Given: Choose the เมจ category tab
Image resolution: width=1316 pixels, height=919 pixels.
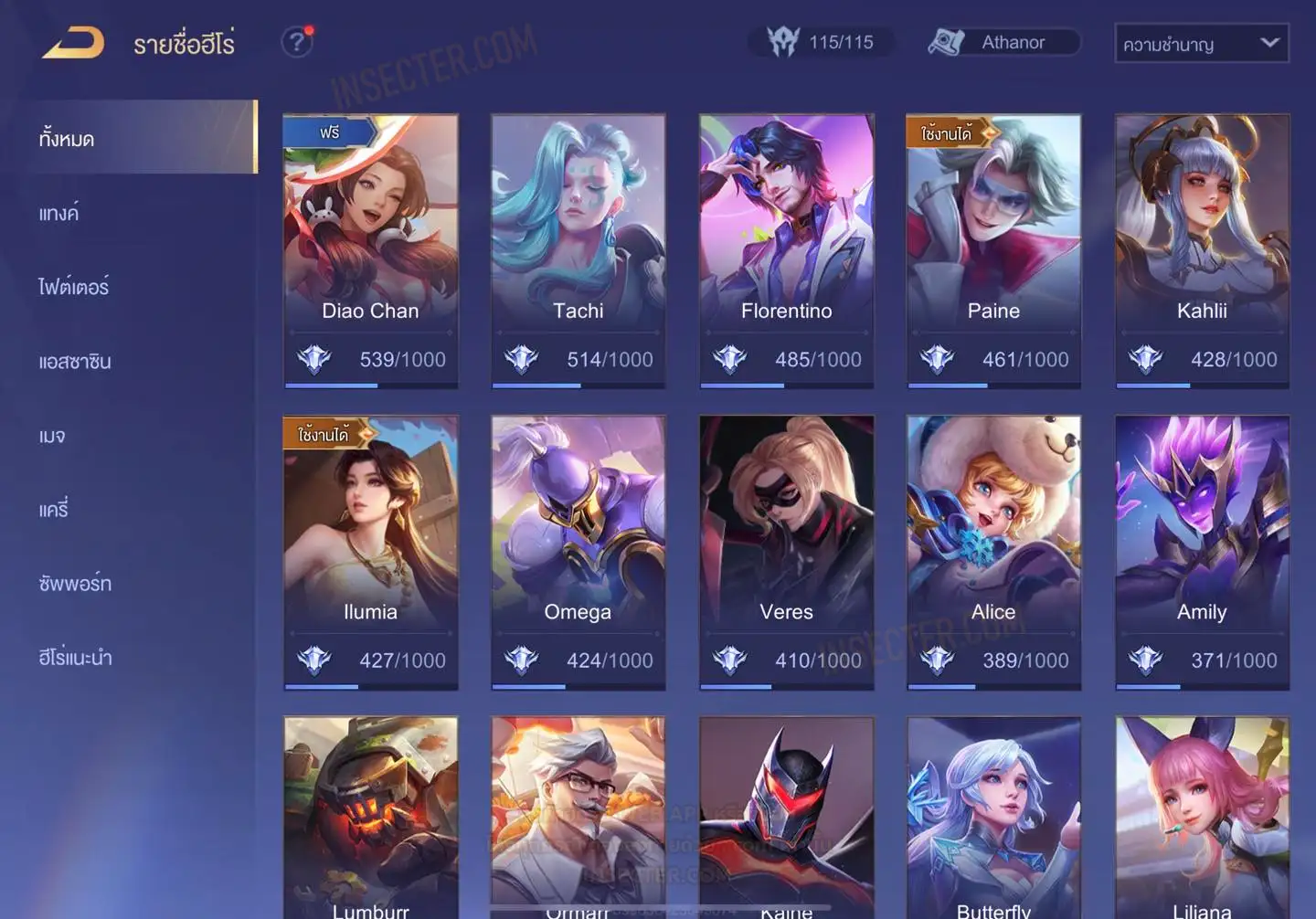Looking at the screenshot, I should [53, 435].
